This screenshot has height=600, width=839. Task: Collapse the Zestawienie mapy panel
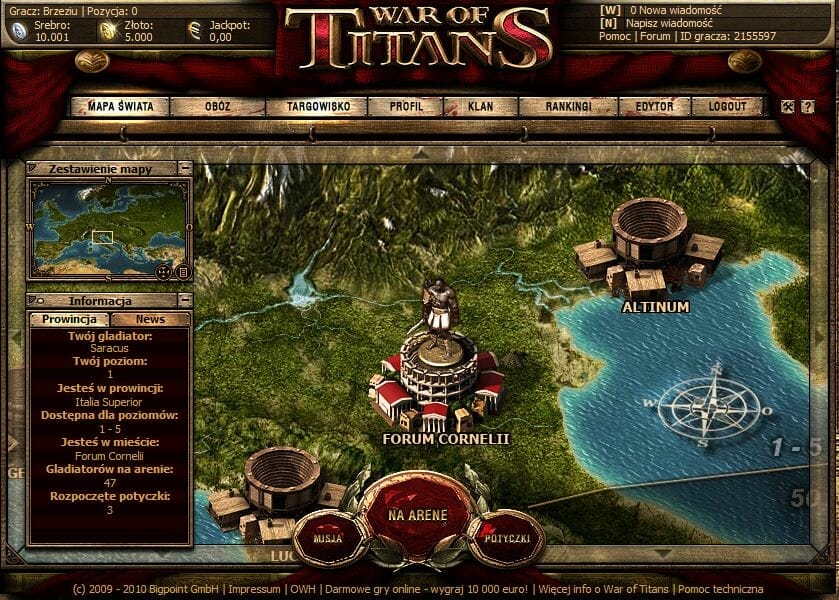click(184, 169)
